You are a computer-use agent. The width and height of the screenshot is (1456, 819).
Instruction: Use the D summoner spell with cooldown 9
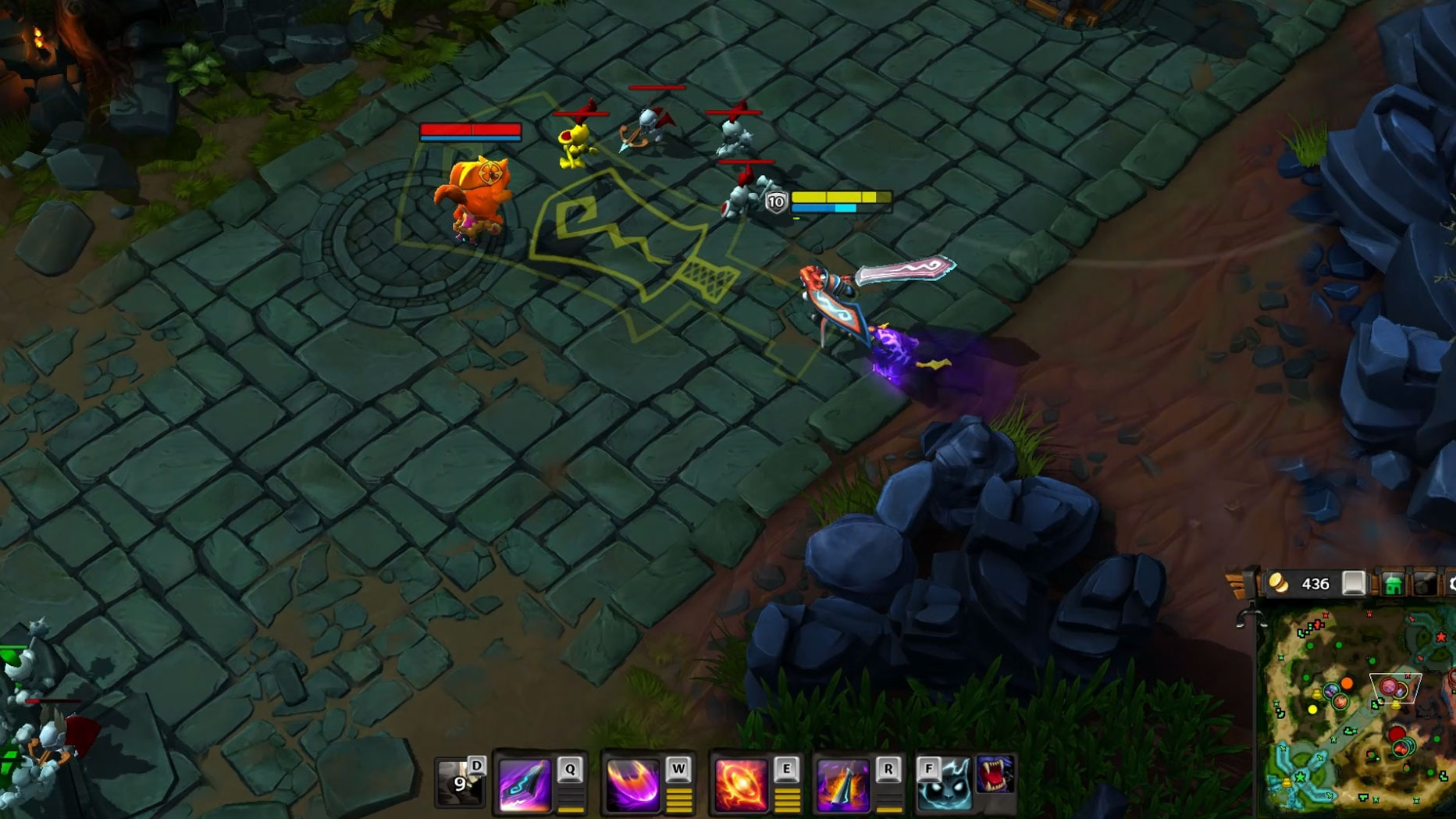pos(459,782)
